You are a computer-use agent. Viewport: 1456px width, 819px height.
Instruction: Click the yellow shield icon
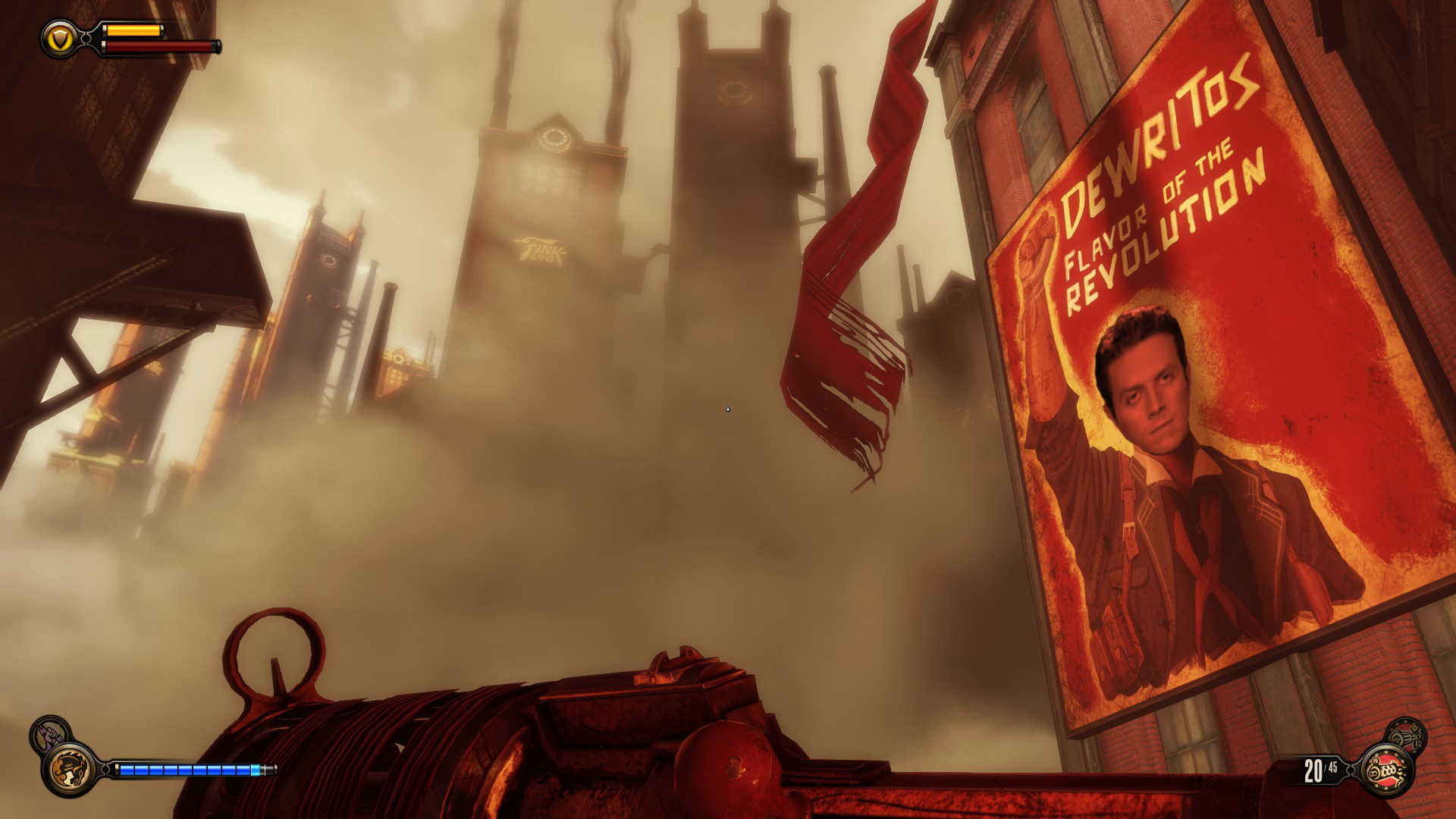[x=59, y=39]
